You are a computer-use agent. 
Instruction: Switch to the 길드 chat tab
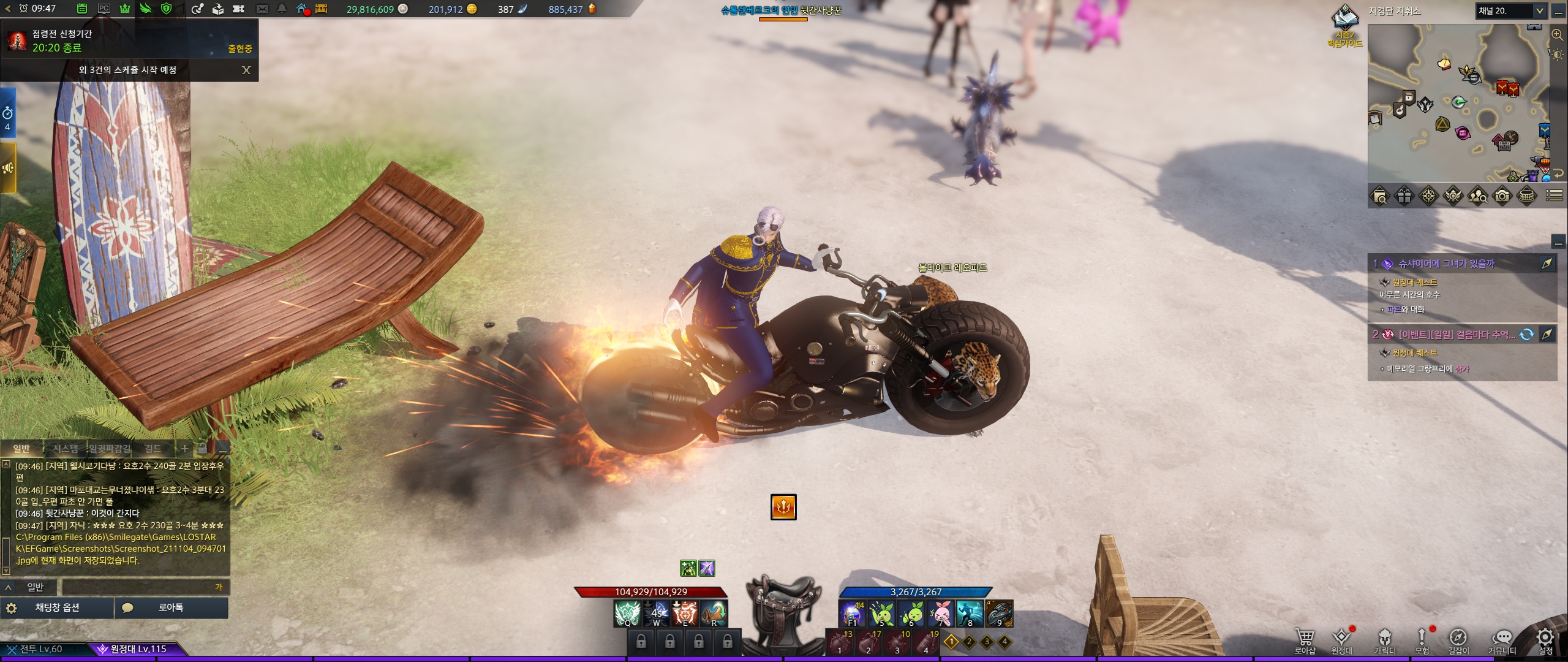click(153, 449)
